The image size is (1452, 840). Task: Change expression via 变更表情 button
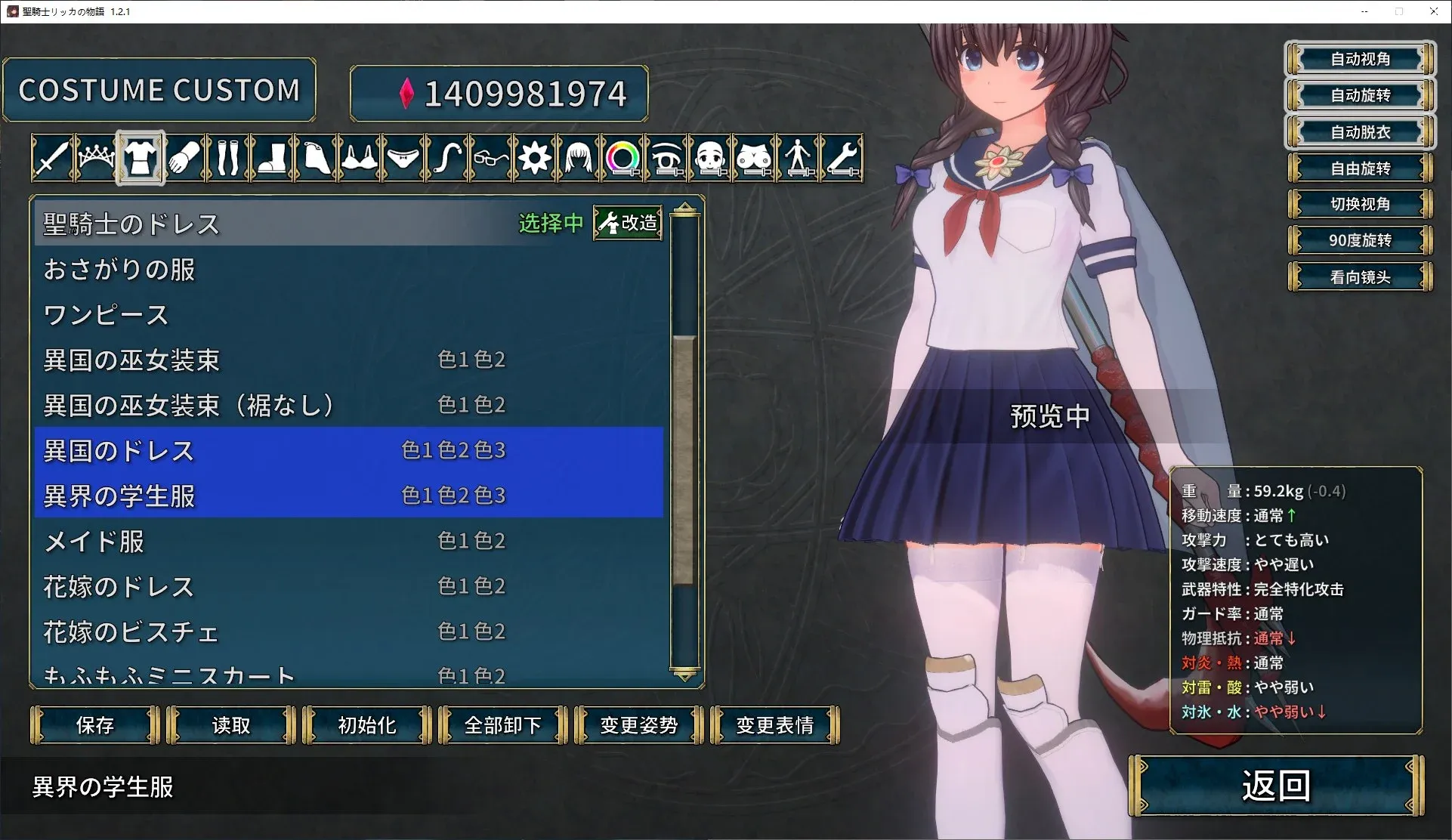[x=775, y=725]
